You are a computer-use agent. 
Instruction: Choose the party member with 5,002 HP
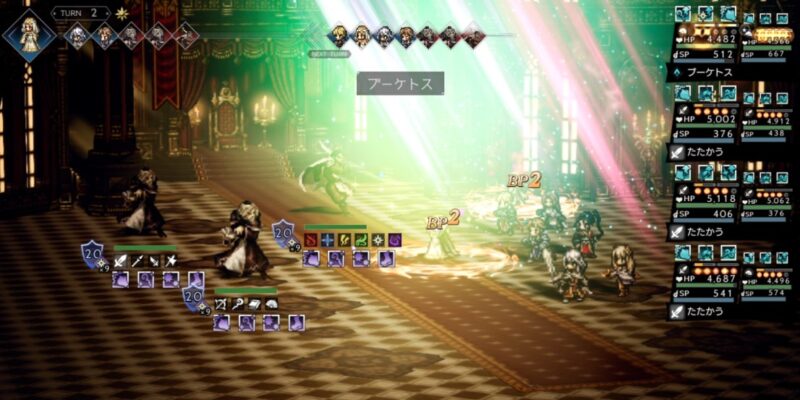point(704,120)
